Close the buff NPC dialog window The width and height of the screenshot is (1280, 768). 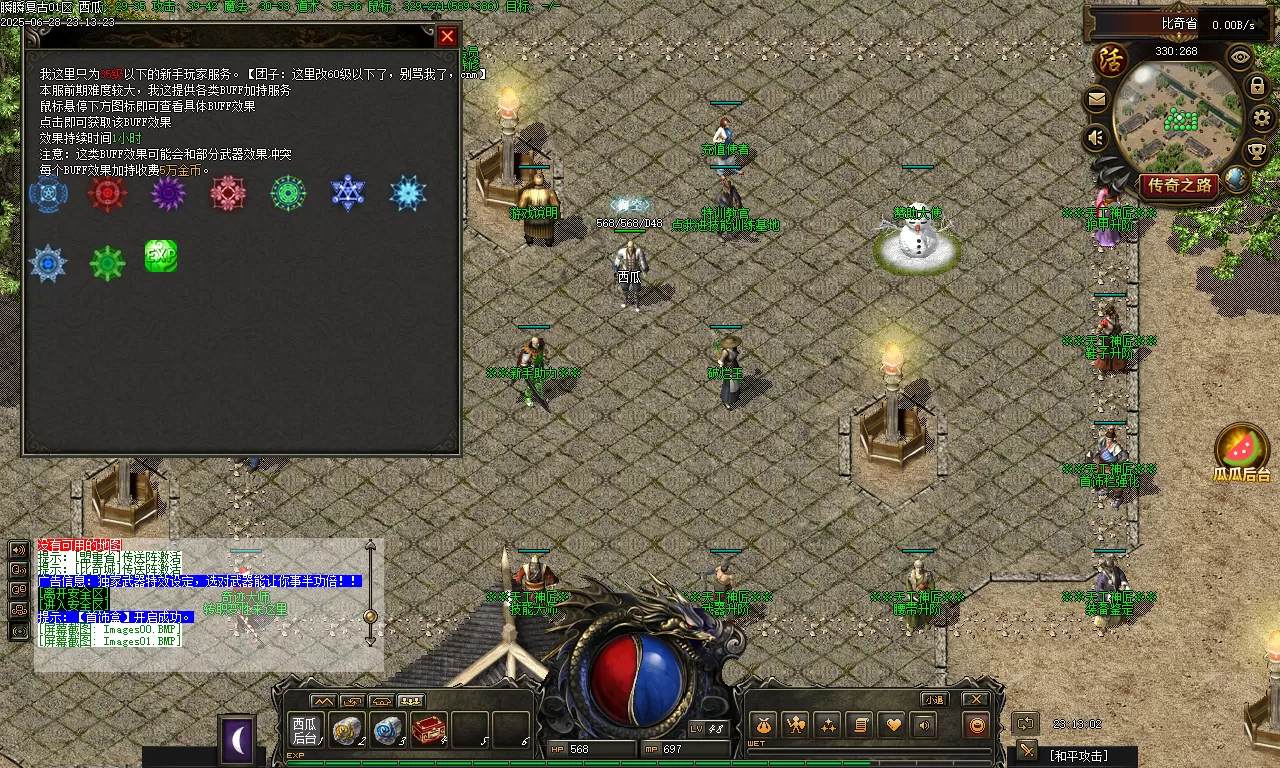447,36
